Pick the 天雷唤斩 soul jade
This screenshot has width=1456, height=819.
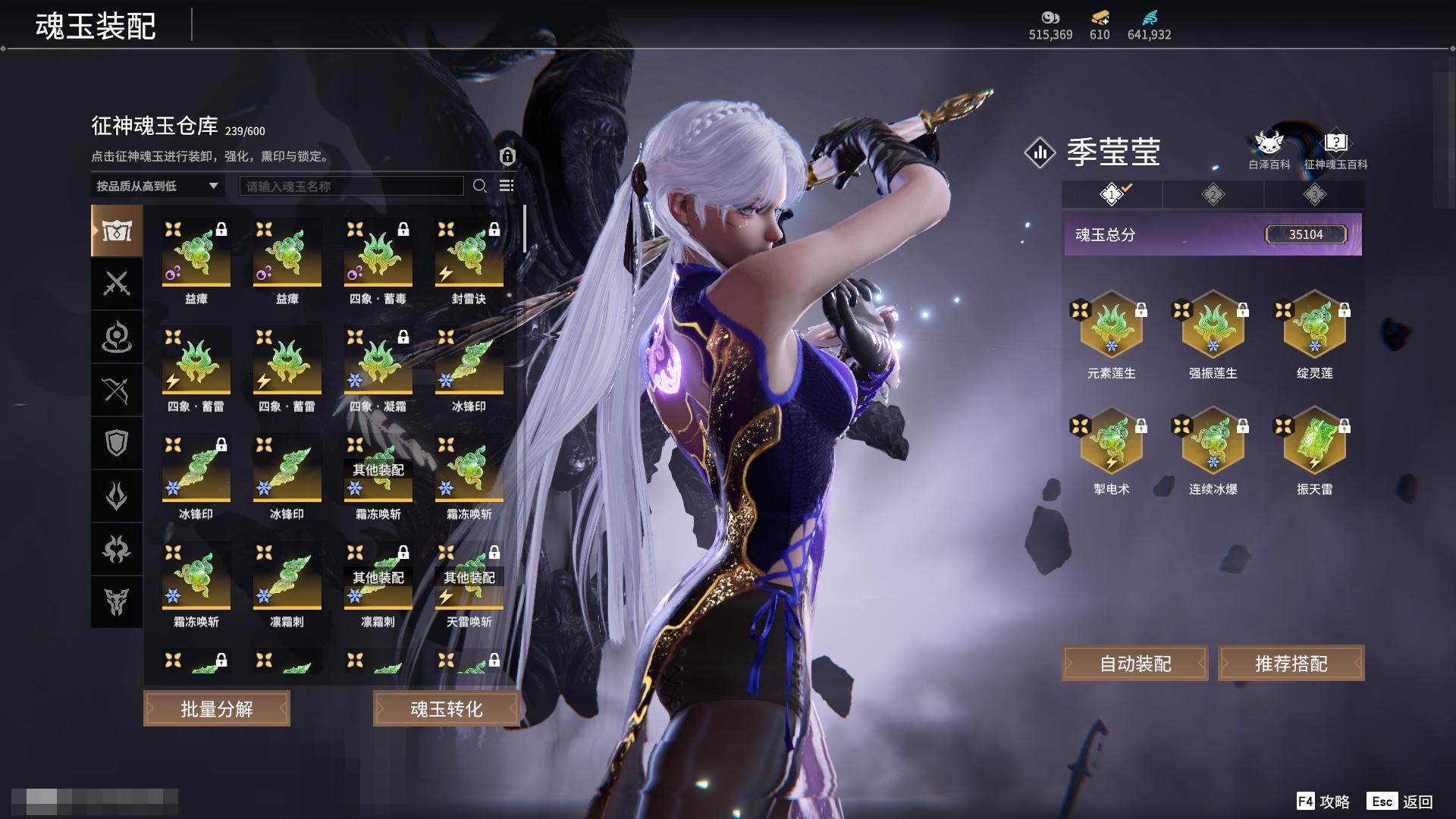point(469,578)
